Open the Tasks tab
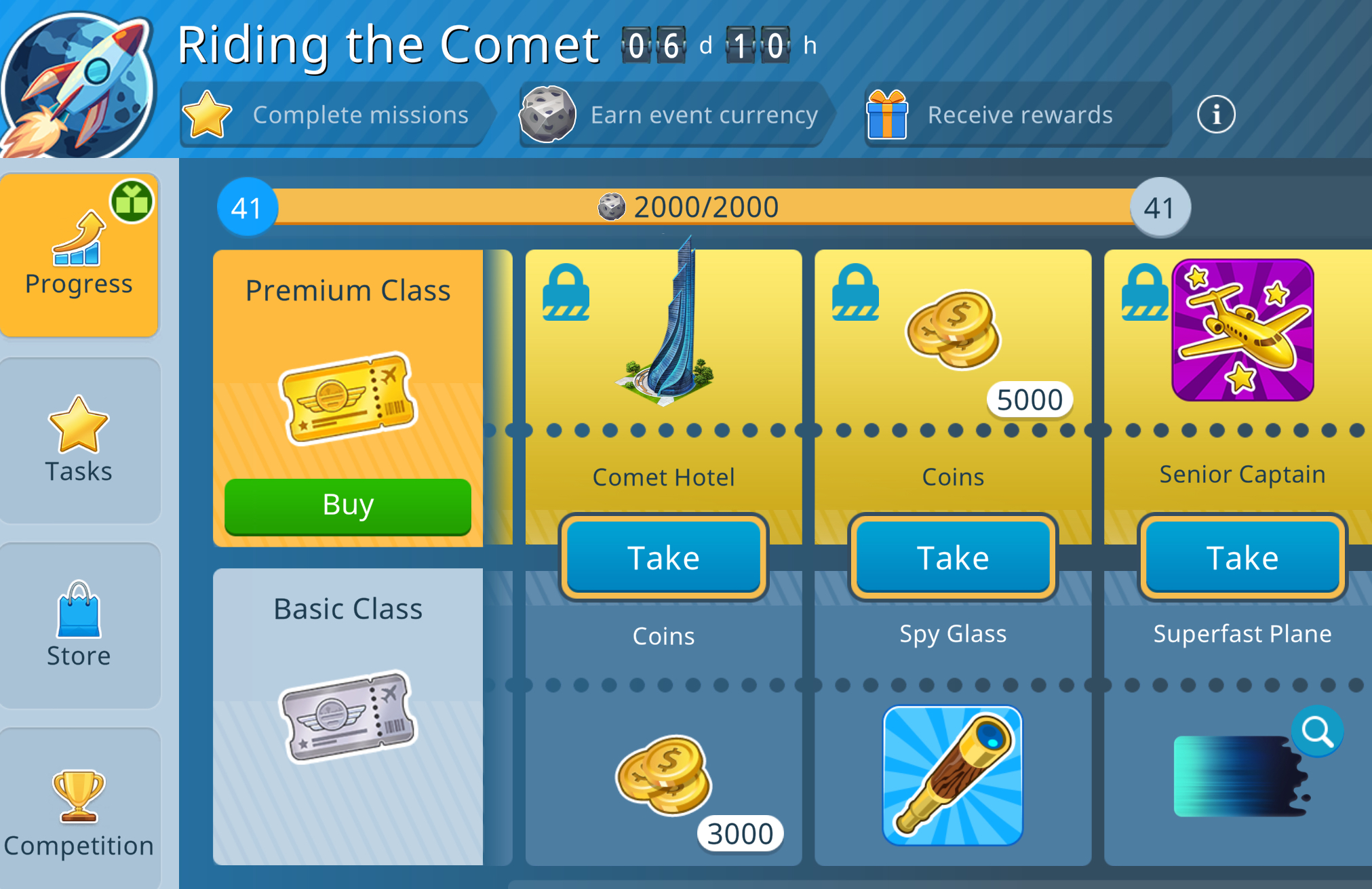This screenshot has width=1372, height=889. (79, 440)
